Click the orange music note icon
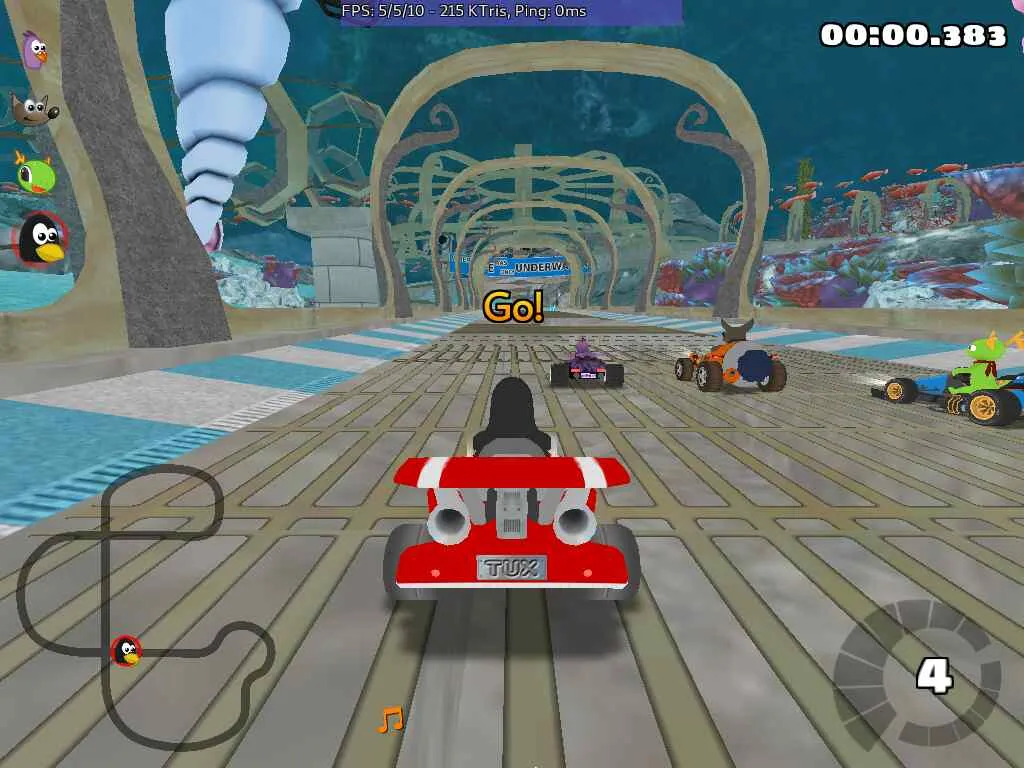Viewport: 1024px width, 768px height. (x=390, y=719)
